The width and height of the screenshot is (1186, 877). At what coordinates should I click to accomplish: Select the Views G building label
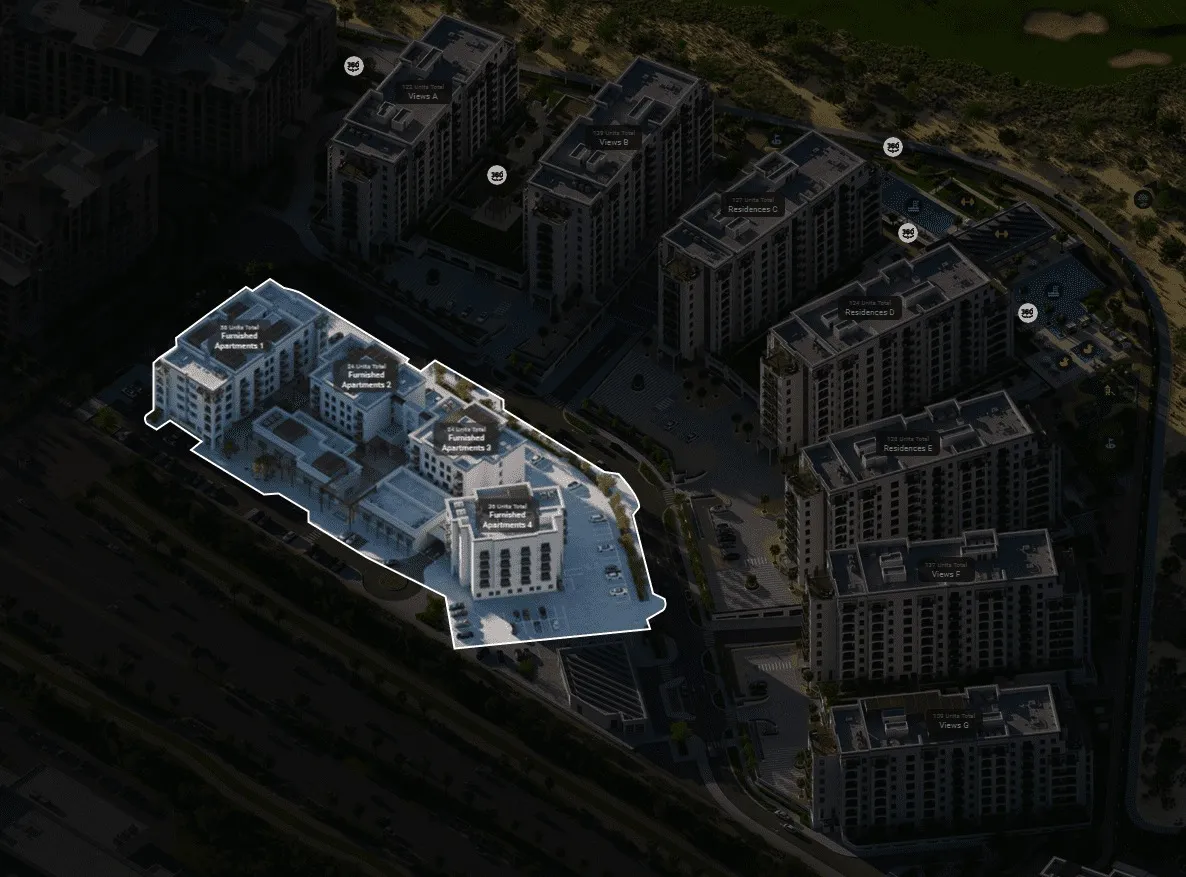(x=953, y=721)
